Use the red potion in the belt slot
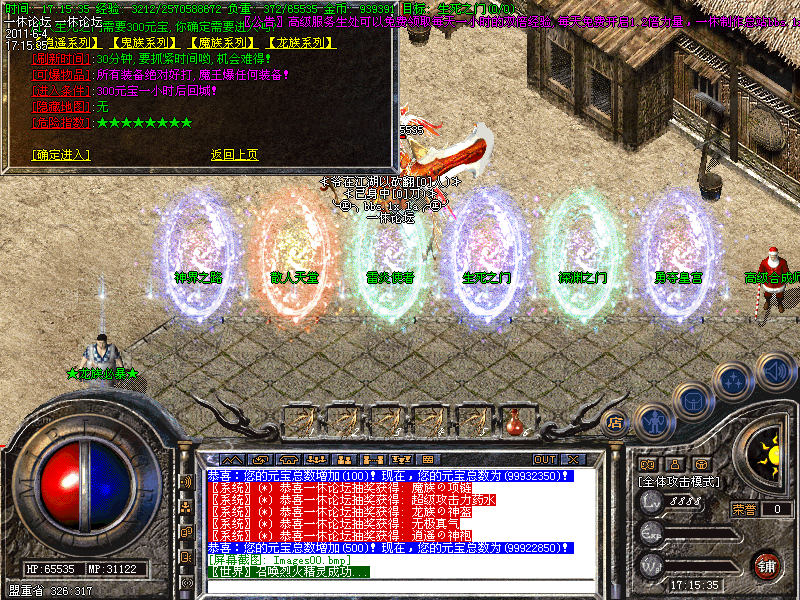 tap(516, 420)
